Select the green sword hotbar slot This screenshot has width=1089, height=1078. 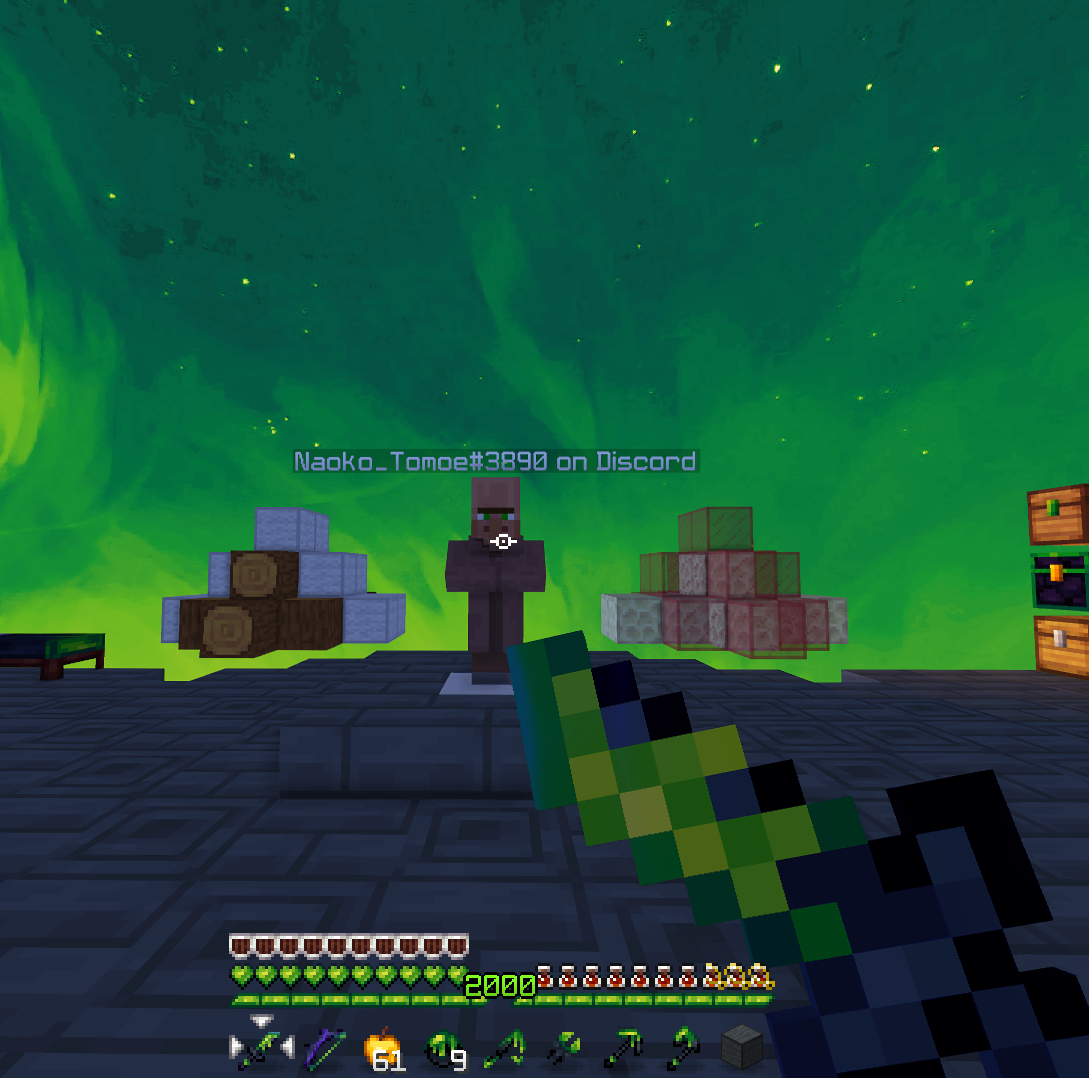(x=262, y=1049)
